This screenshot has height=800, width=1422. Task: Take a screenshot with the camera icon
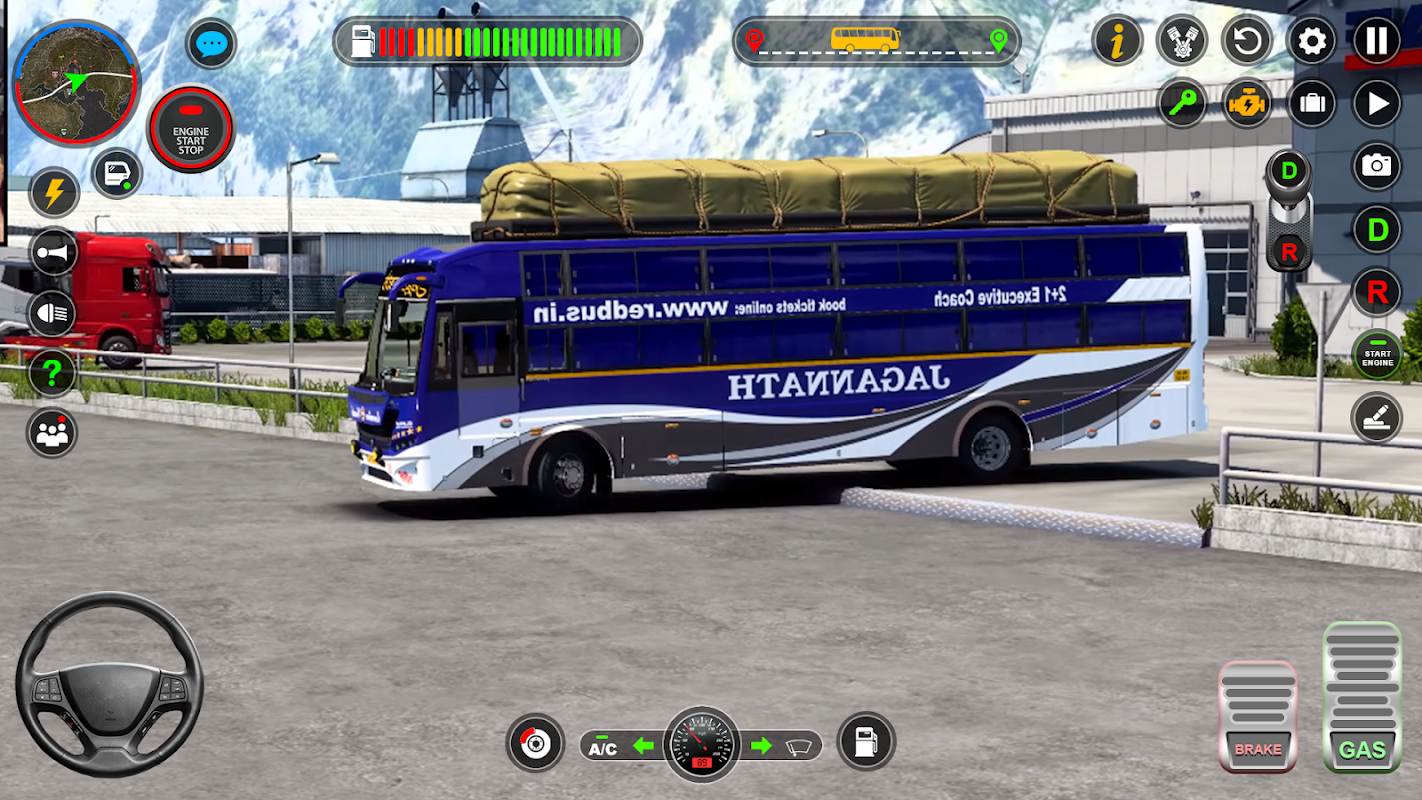[x=1377, y=166]
